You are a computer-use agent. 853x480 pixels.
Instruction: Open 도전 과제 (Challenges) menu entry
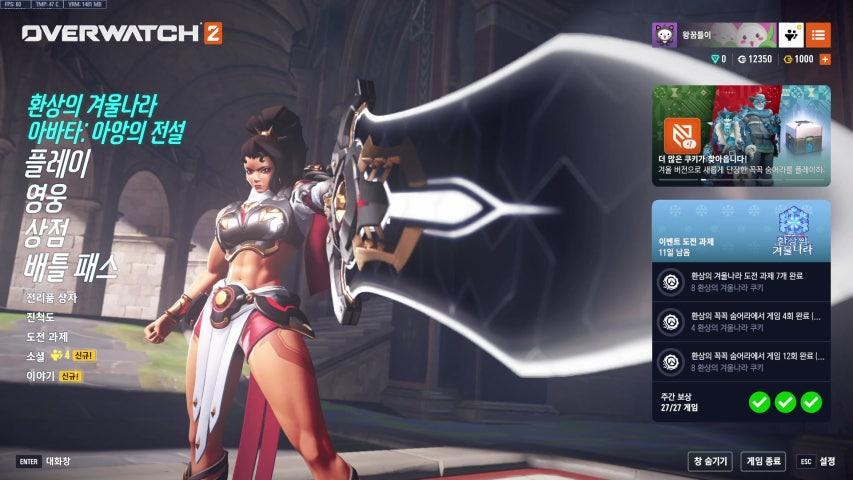pos(48,336)
